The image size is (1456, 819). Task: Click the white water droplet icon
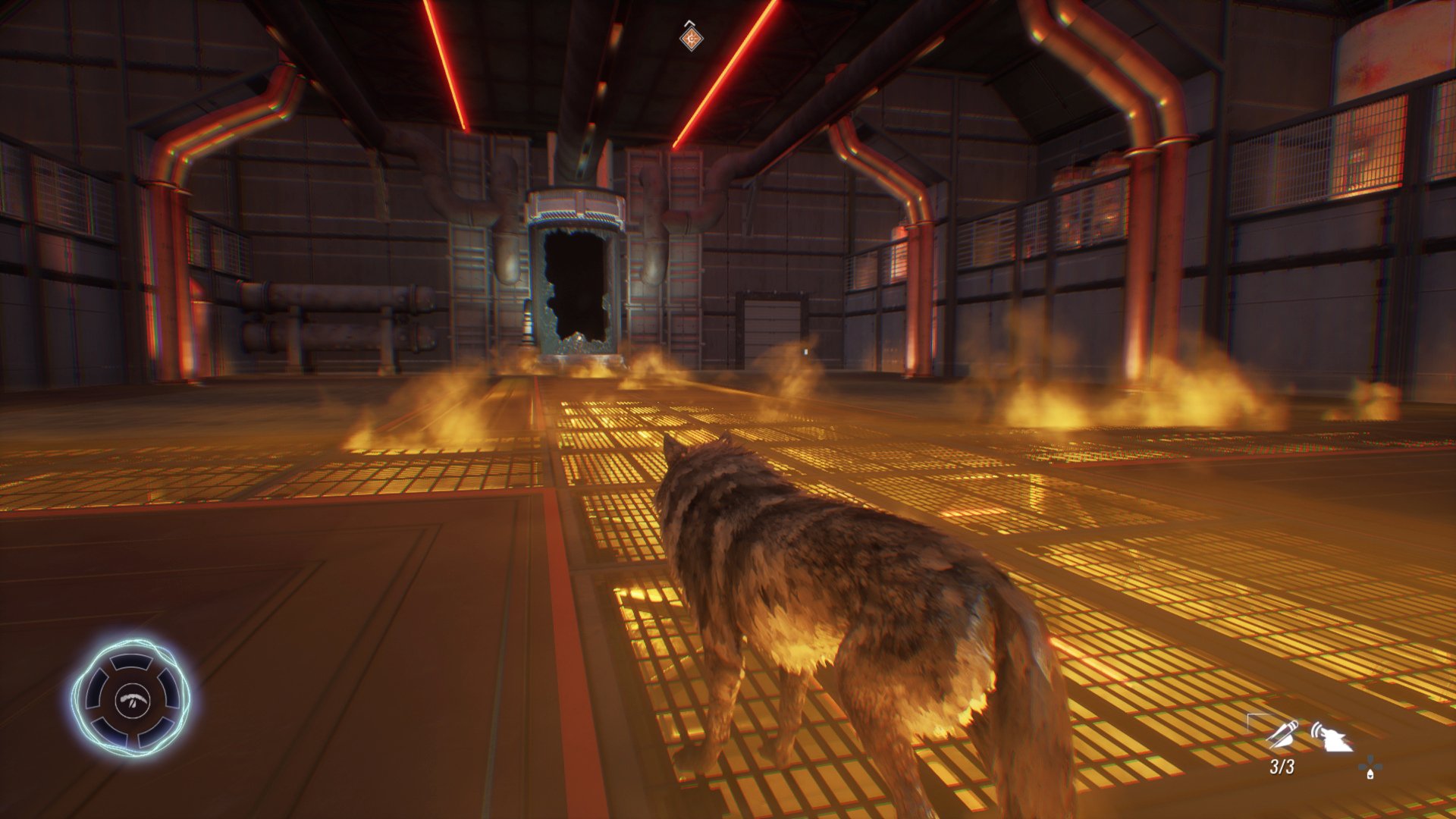click(x=1370, y=773)
